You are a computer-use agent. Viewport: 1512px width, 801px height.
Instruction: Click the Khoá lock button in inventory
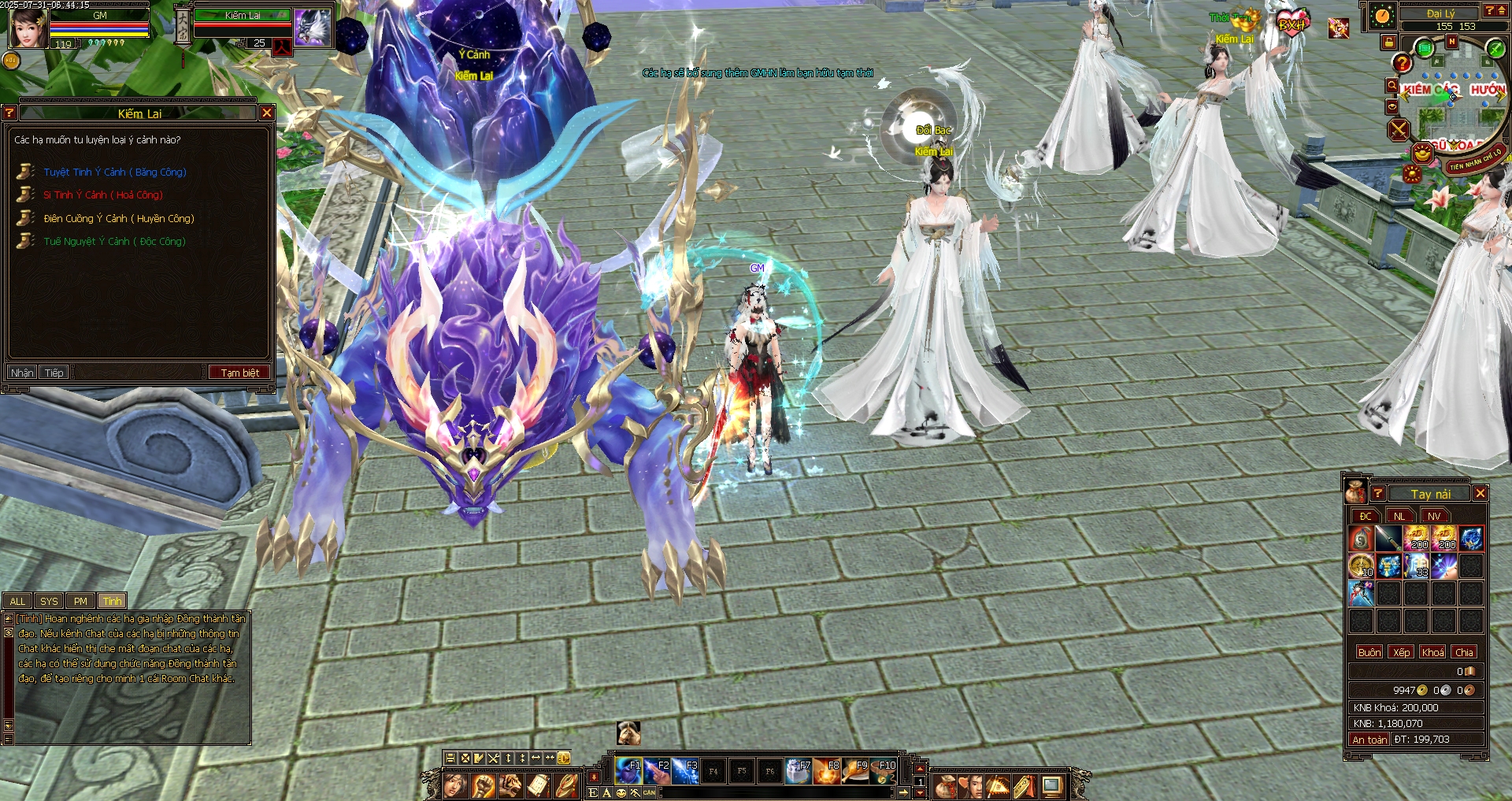(x=1433, y=652)
